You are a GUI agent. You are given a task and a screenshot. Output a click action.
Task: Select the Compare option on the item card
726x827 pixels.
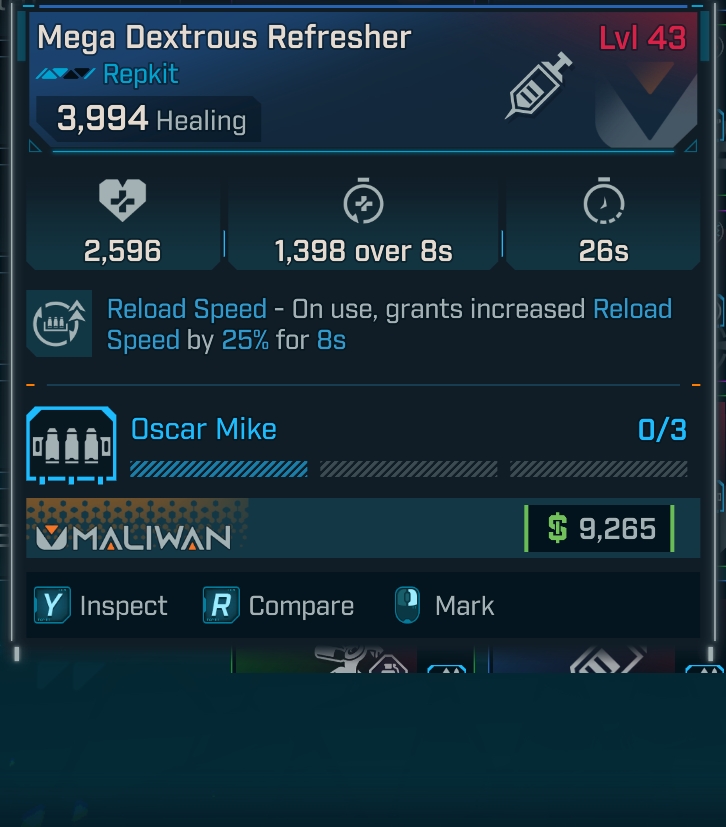(x=280, y=606)
